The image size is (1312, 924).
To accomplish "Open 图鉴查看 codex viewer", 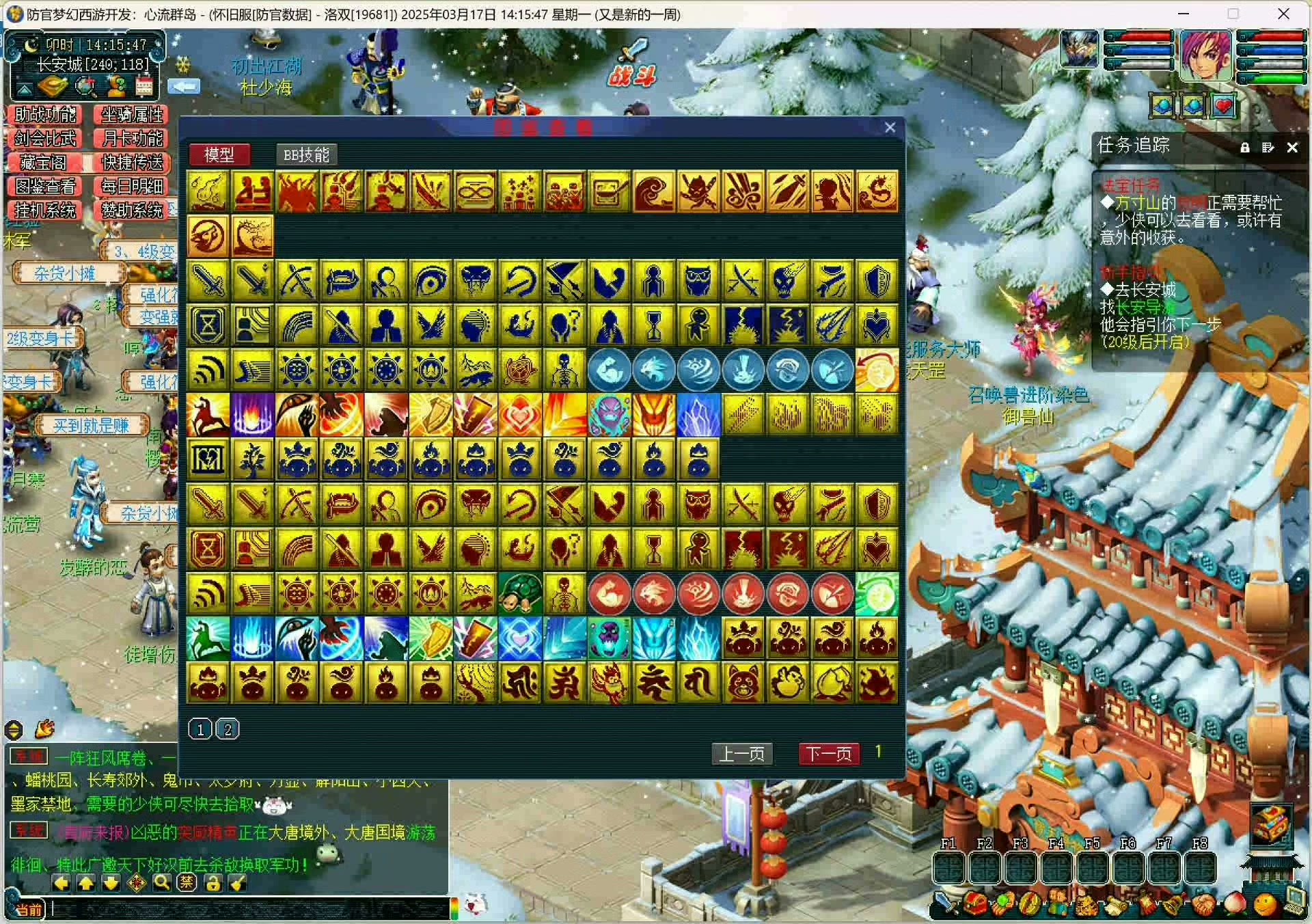I will tap(45, 187).
